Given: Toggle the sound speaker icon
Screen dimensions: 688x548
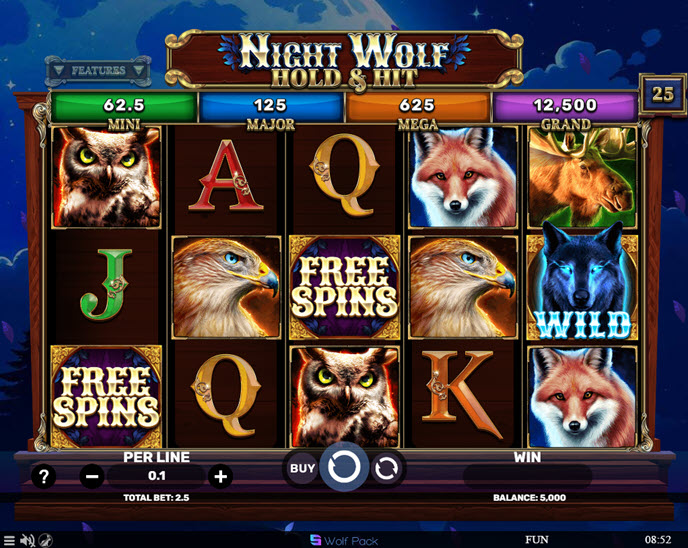Looking at the screenshot, I should (x=27, y=540).
